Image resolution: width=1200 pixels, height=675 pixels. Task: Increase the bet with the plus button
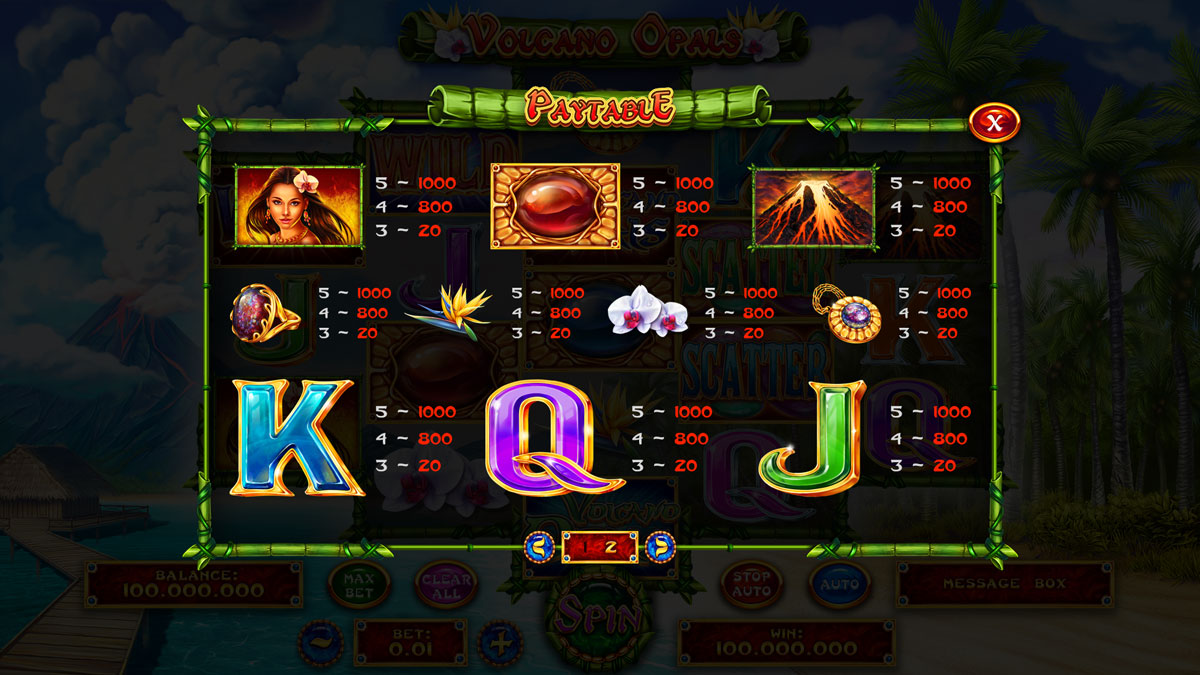coord(500,641)
